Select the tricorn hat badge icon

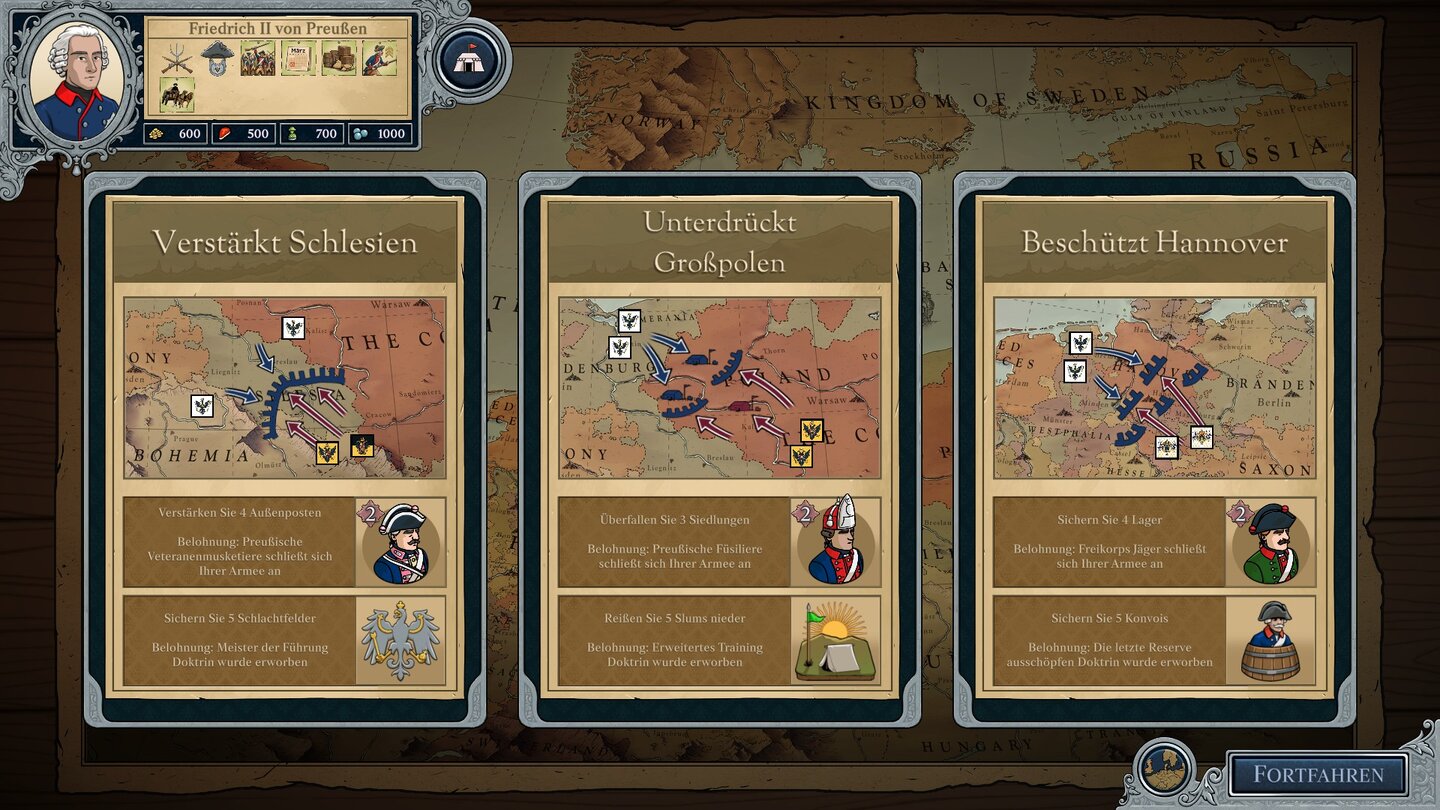216,60
